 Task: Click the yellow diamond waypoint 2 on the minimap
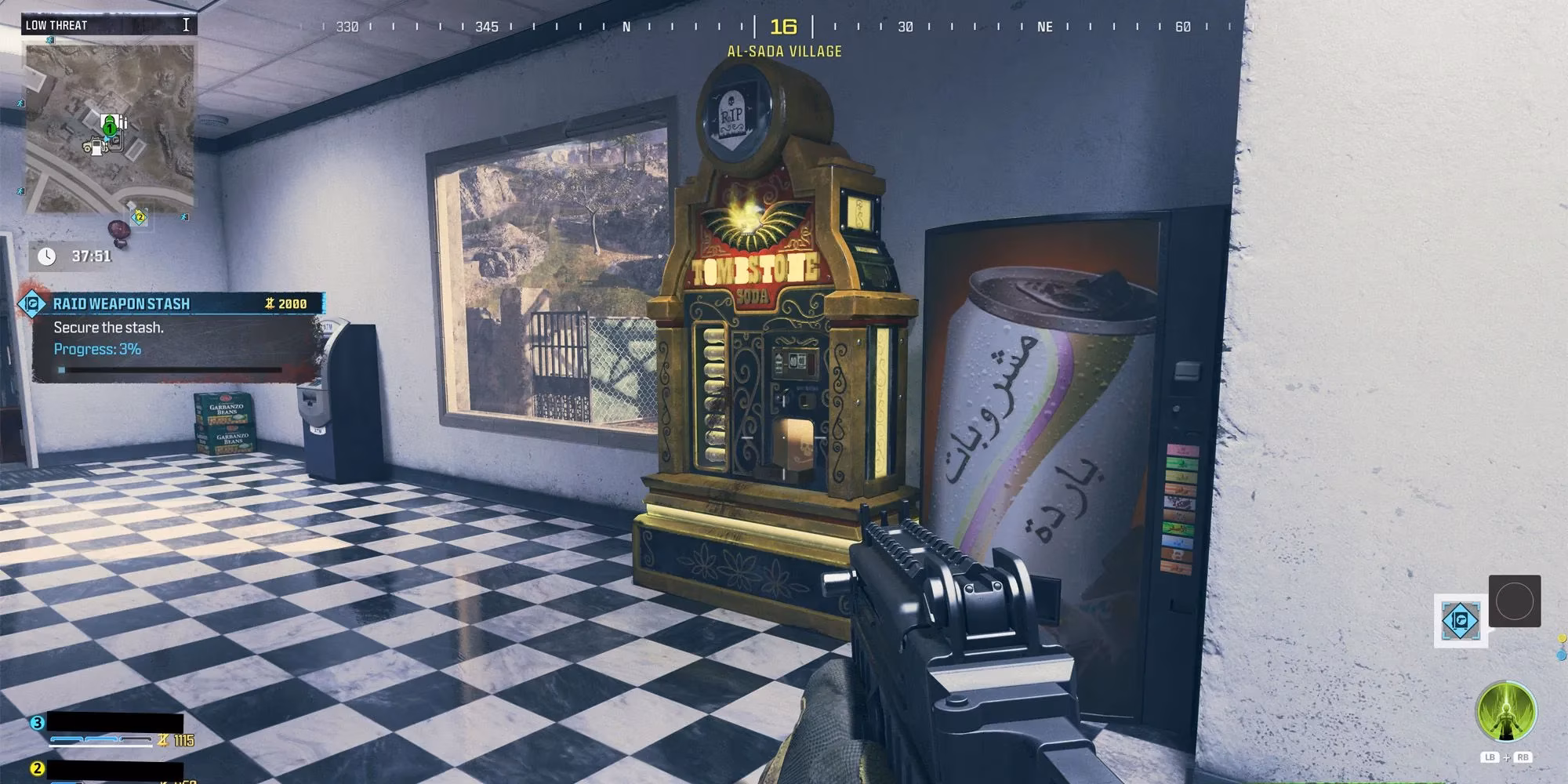tap(140, 216)
